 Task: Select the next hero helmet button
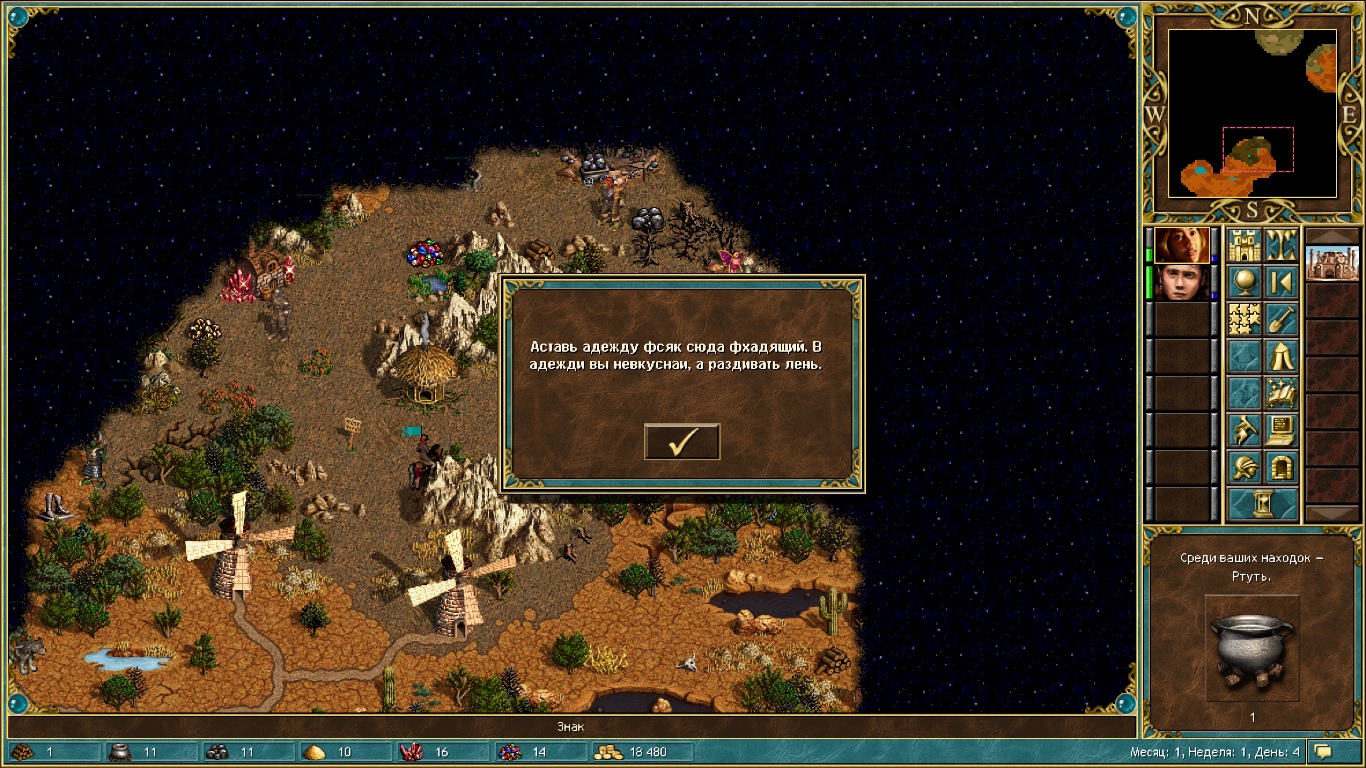coord(1244,467)
